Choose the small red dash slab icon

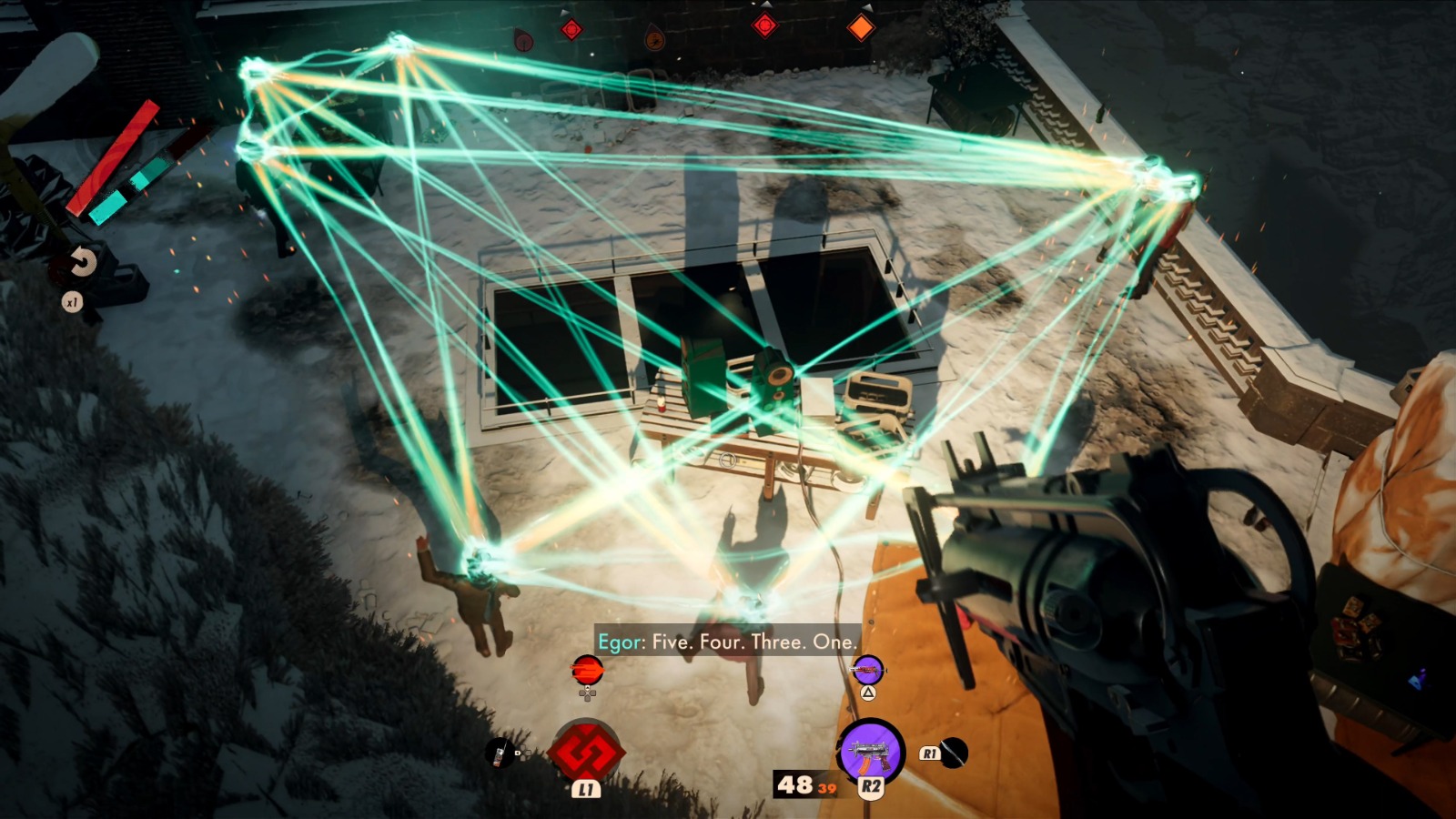(587, 671)
